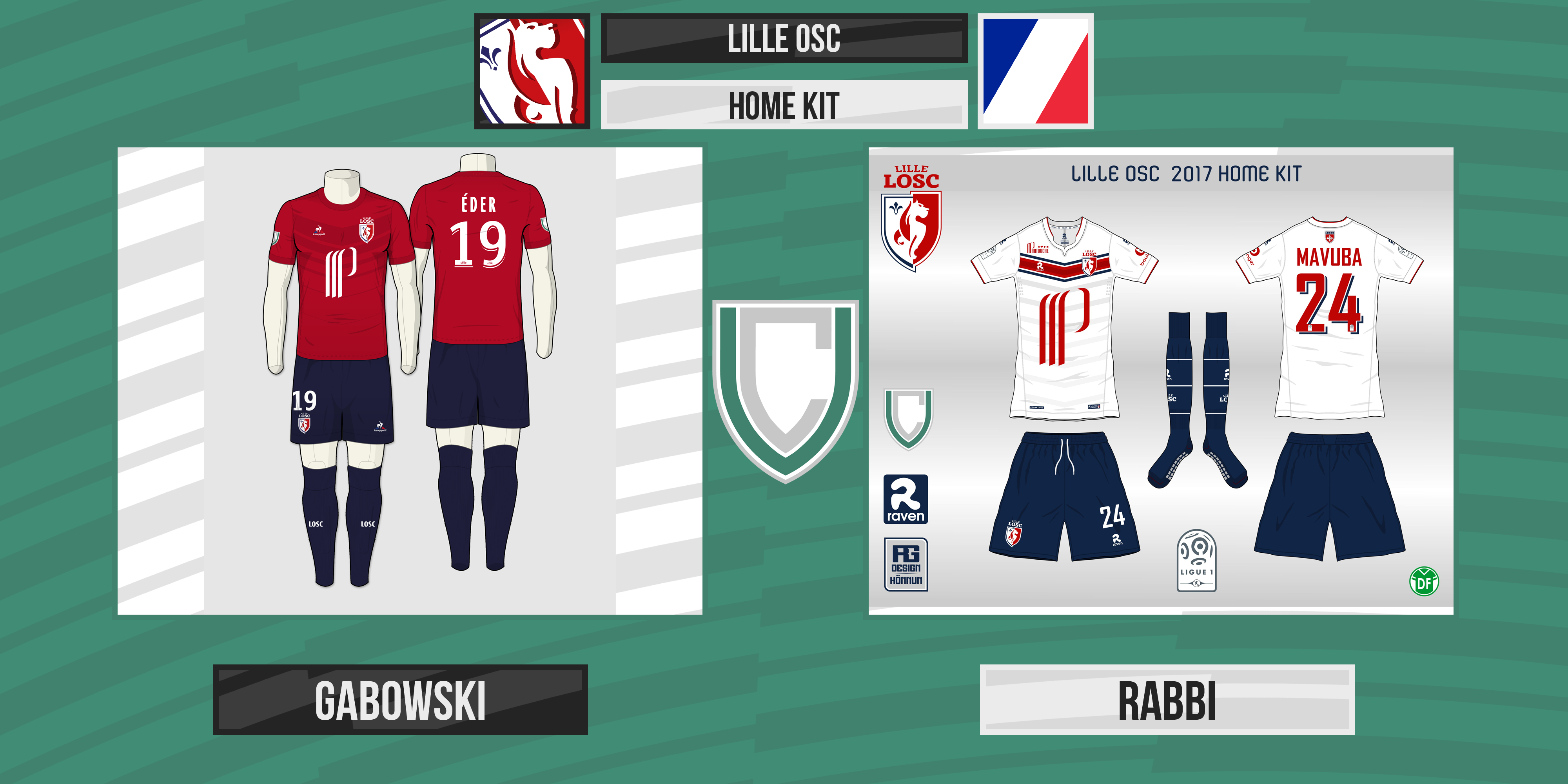The width and height of the screenshot is (1568, 784).
Task: Choose Rabbi's white Lille 2017 home kit
Action: [x=1160, y=380]
